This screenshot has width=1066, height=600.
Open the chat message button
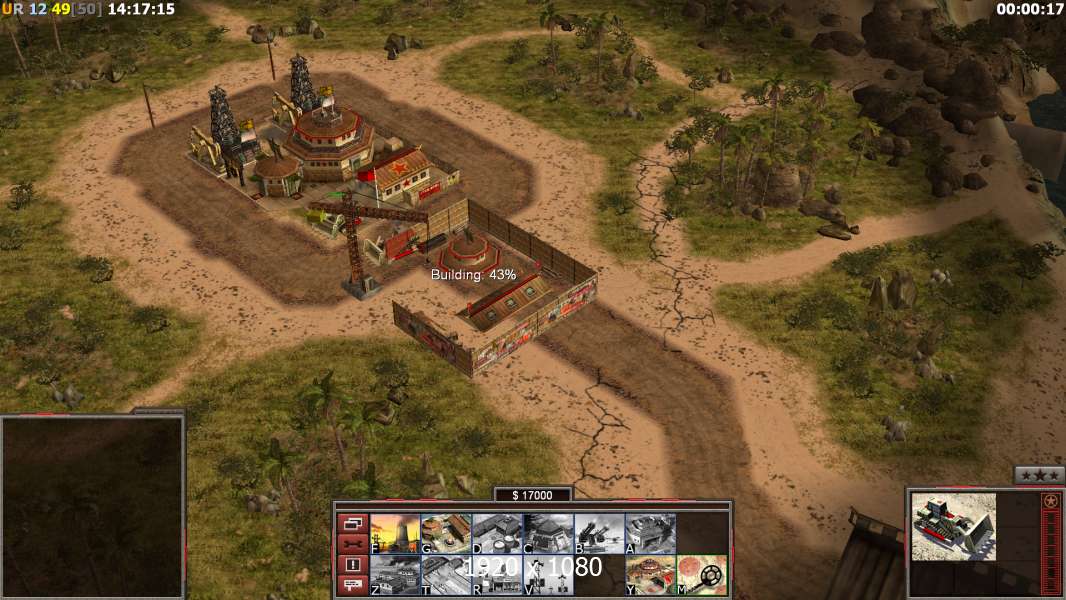point(352,586)
